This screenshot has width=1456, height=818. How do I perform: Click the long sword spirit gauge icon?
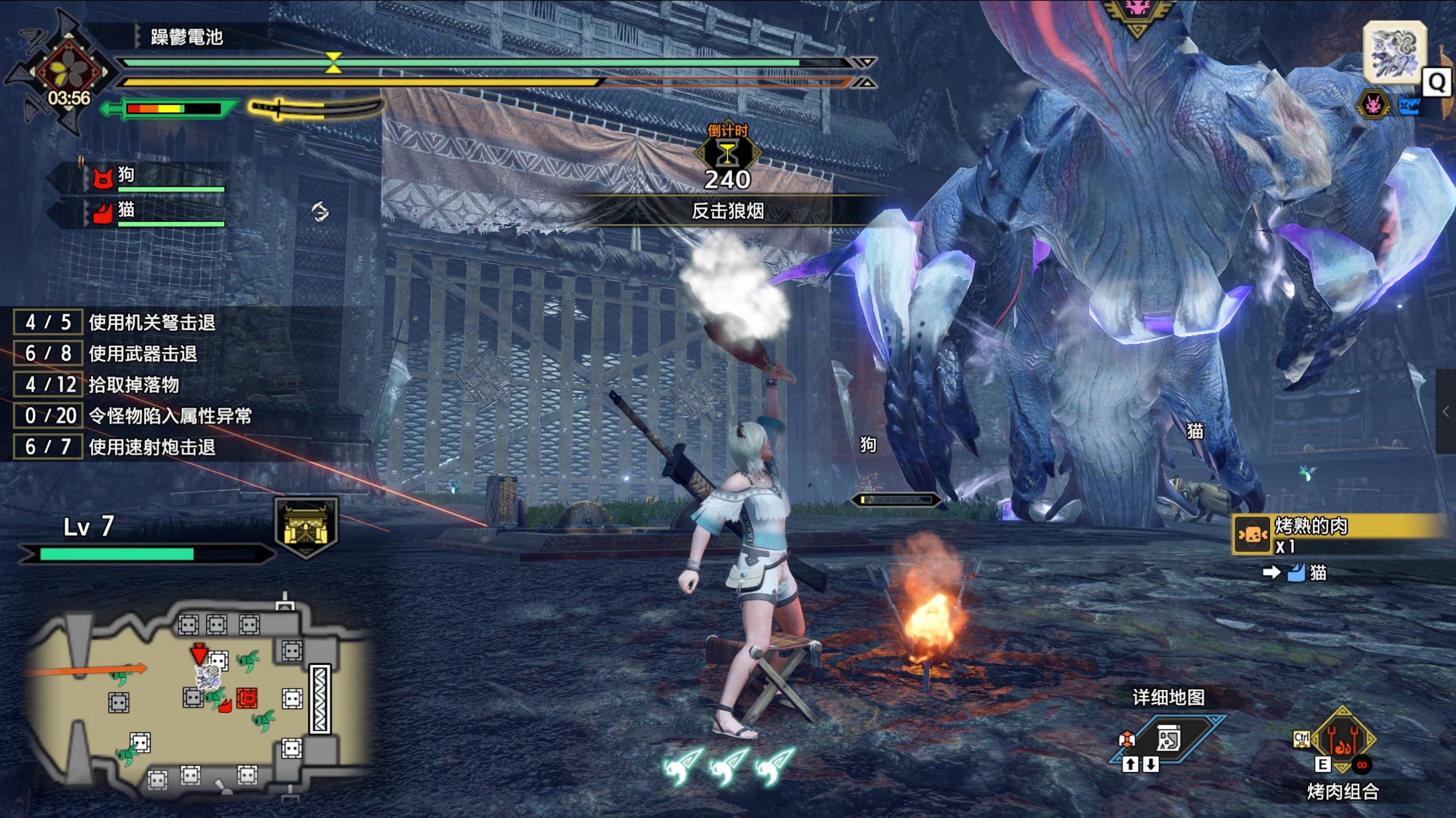(316, 108)
